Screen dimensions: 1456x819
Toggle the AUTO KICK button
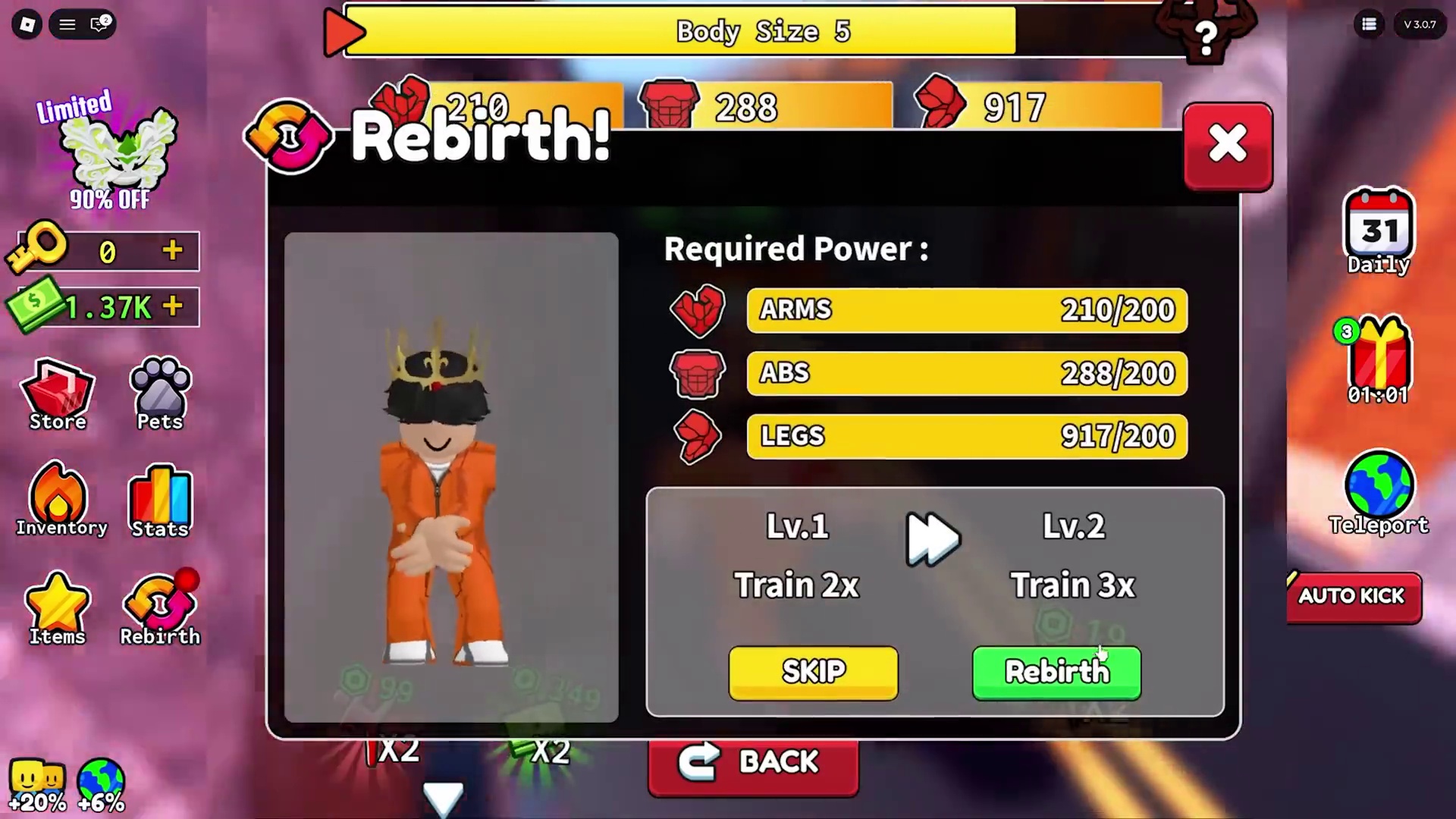(1353, 596)
